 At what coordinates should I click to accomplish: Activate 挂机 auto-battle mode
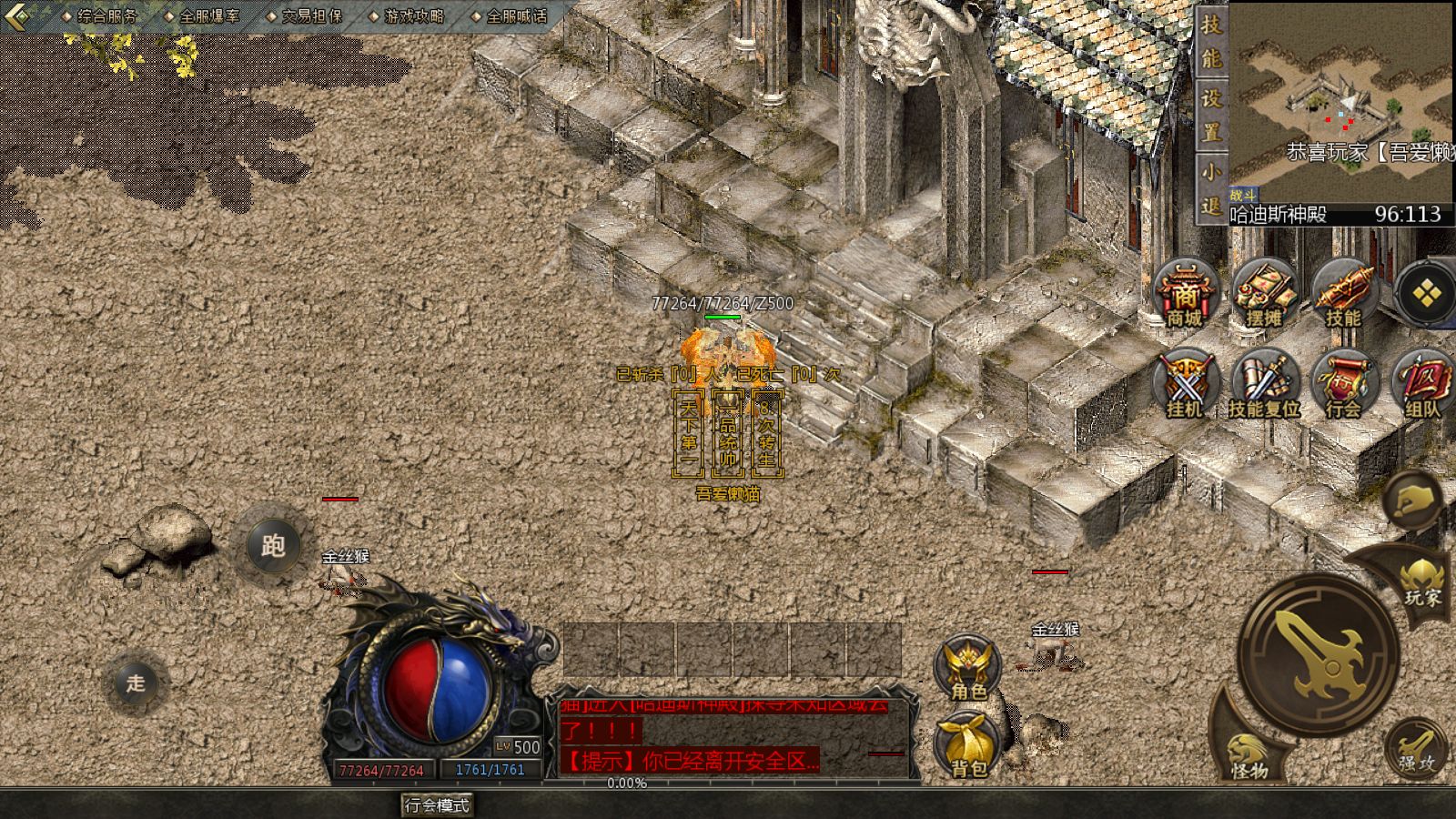1185,384
